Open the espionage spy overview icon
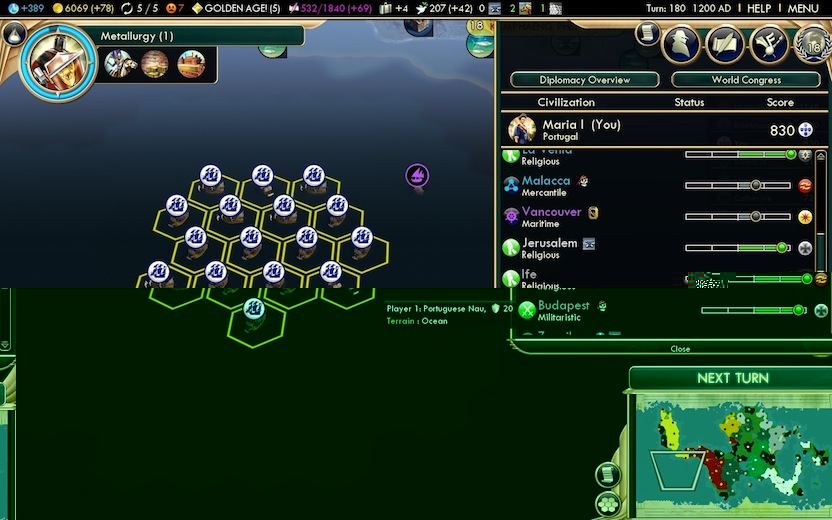The width and height of the screenshot is (832, 520). point(681,45)
